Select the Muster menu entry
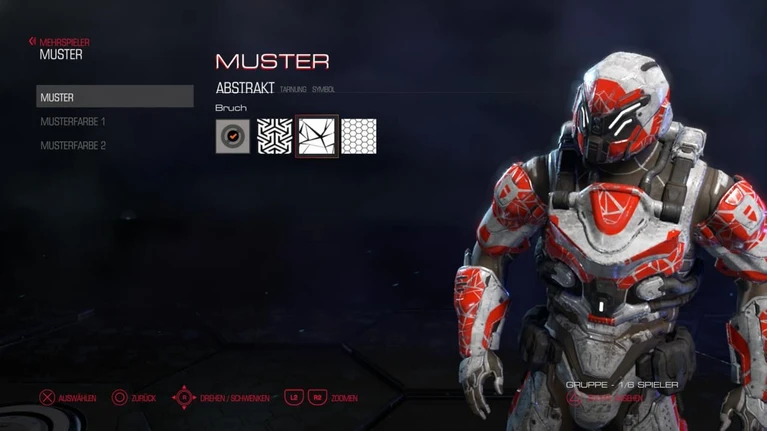This screenshot has height=431, width=767. click(x=114, y=97)
